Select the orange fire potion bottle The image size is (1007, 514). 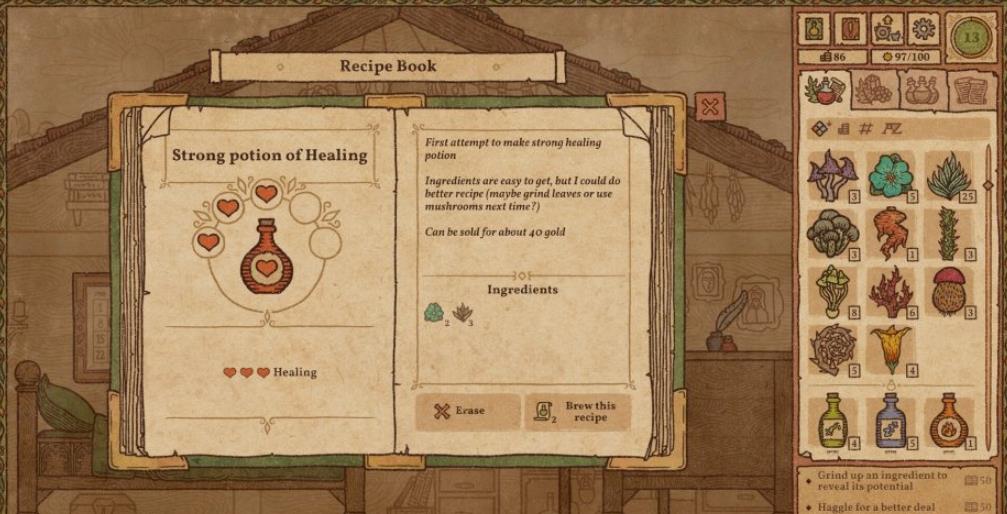(945, 420)
